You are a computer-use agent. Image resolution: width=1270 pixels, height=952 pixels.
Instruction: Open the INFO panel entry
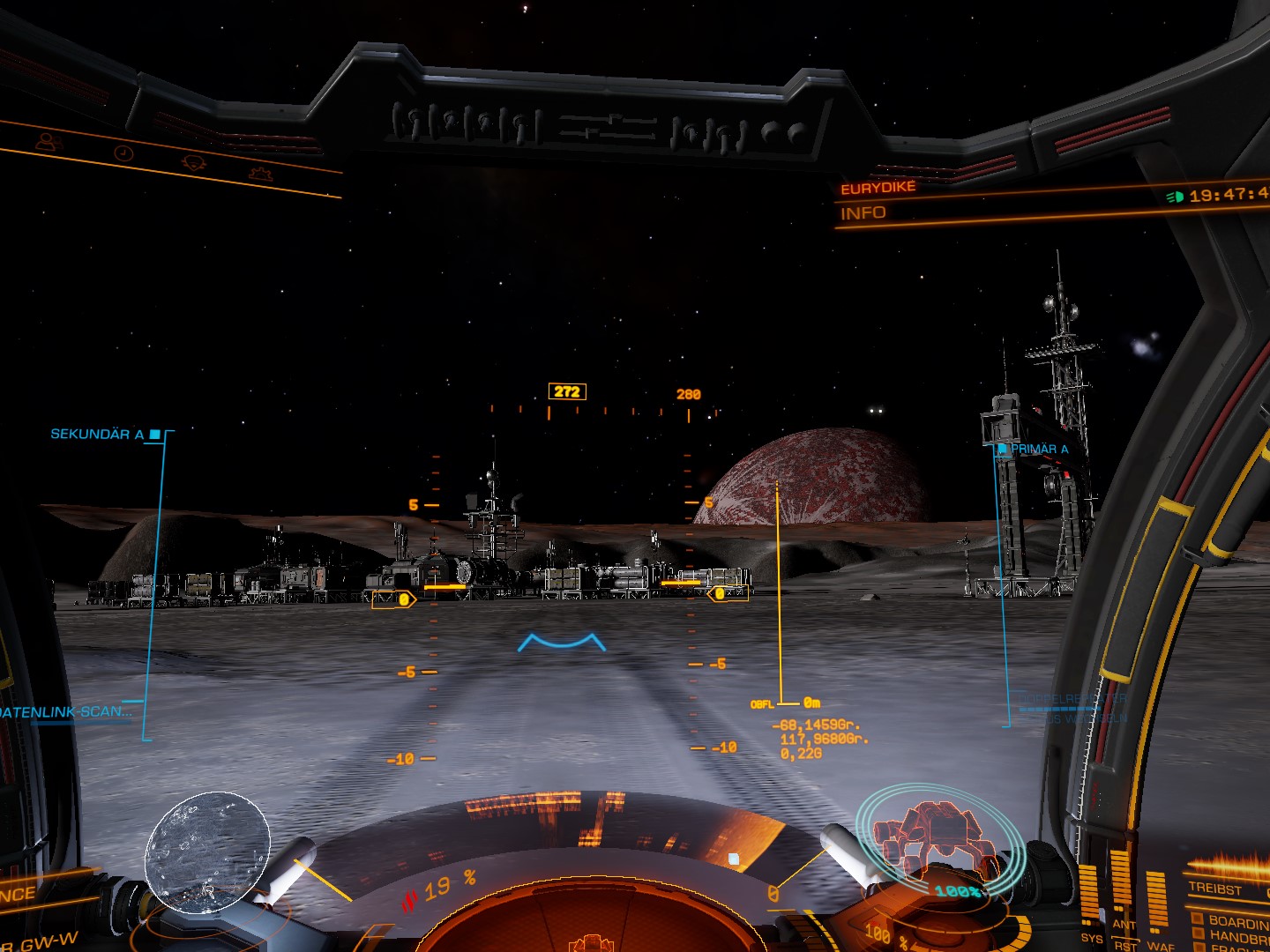tap(863, 213)
